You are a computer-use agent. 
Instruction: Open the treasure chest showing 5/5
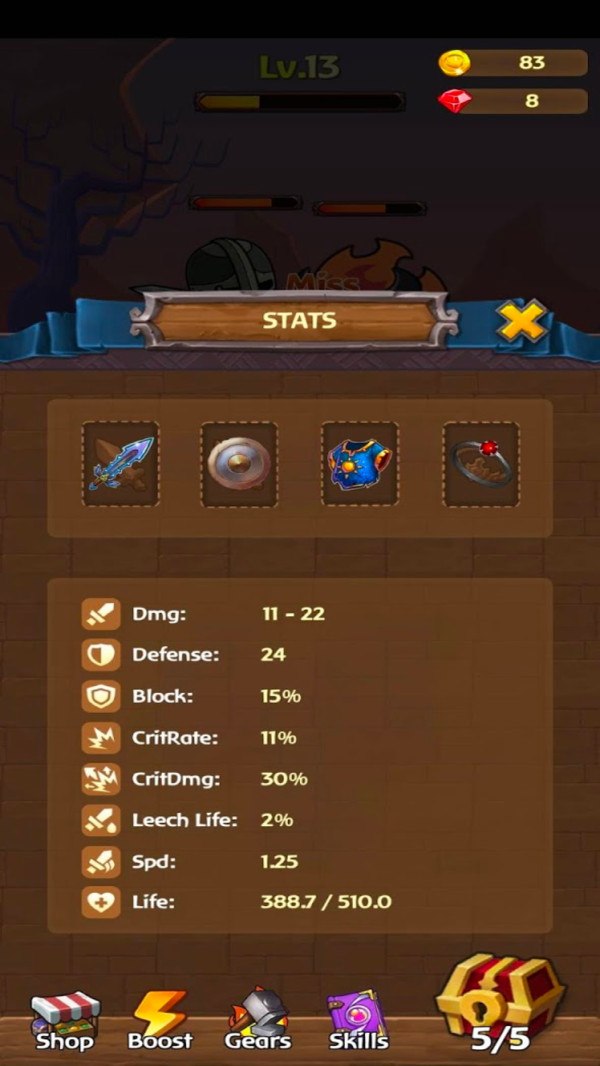click(x=500, y=1005)
